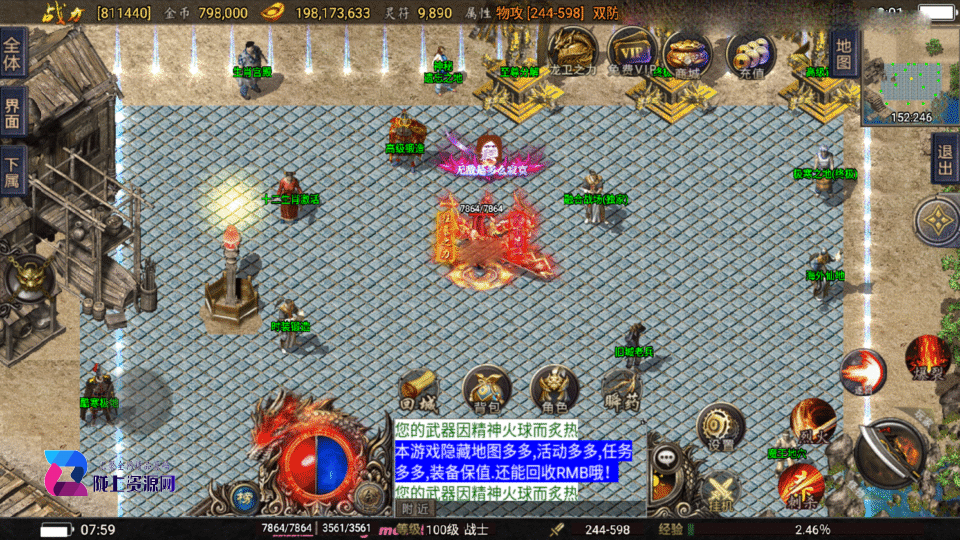Tap the 瞬药 instant potion button

621,389
